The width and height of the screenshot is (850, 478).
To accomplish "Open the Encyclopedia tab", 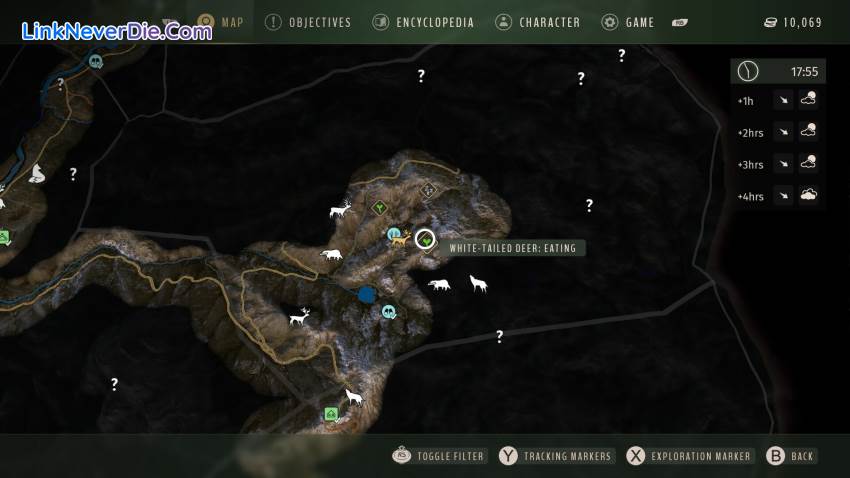I will (423, 22).
